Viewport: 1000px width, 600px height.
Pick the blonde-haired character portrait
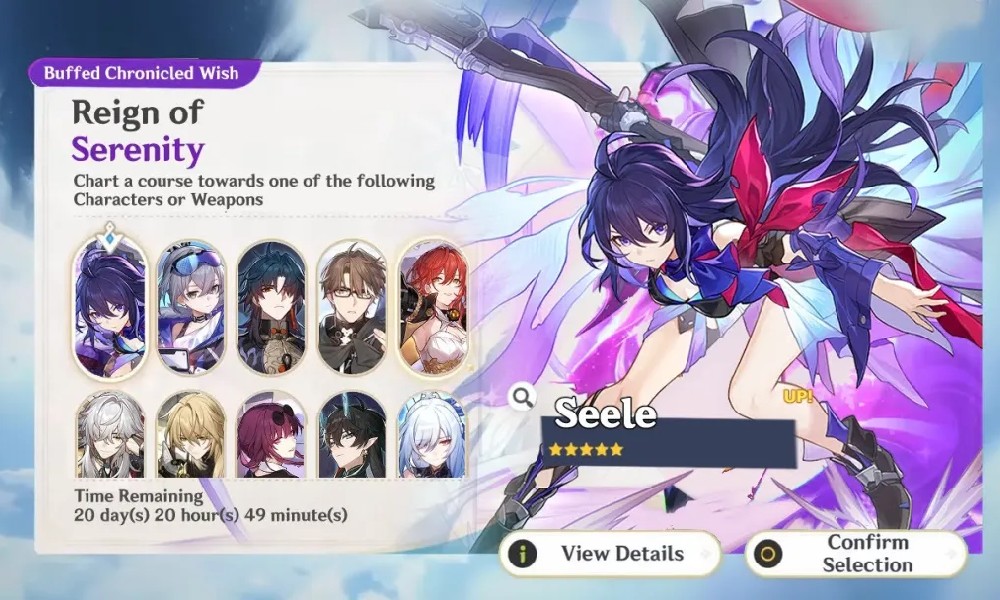191,437
